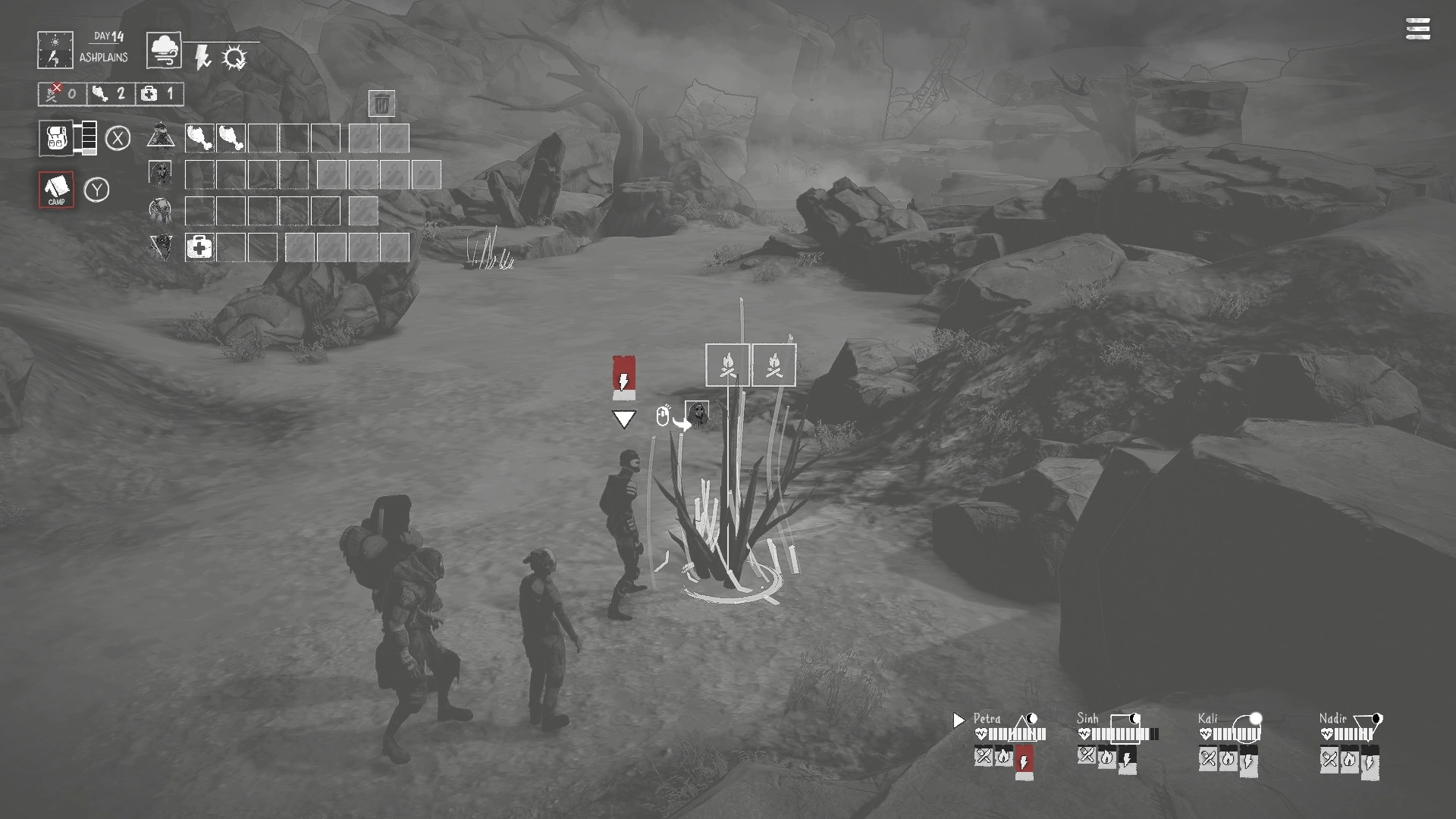The height and width of the screenshot is (819, 1456).
Task: Click the triangle character portrait in inventory
Action: click(x=161, y=136)
